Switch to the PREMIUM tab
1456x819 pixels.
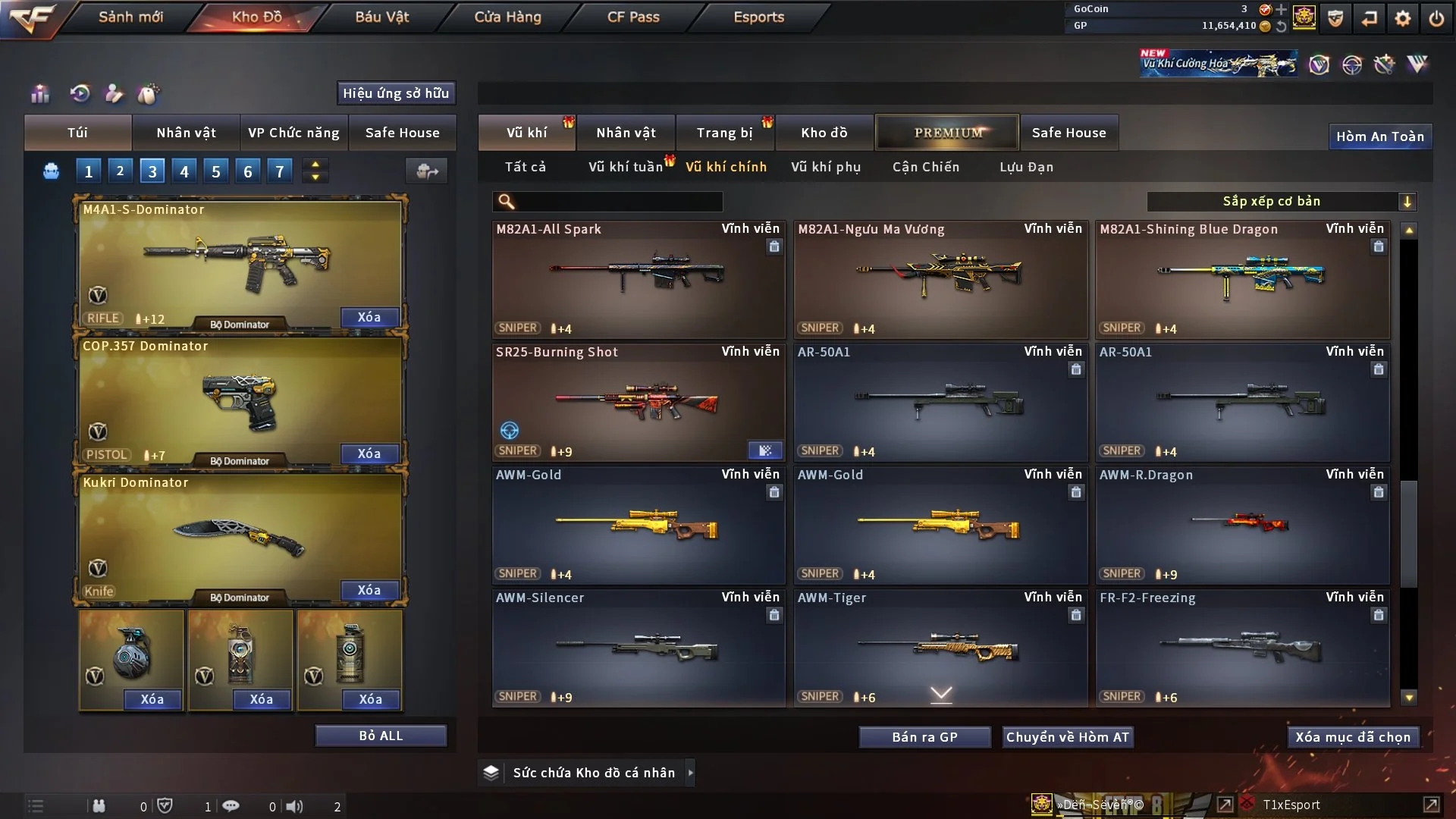click(x=947, y=133)
